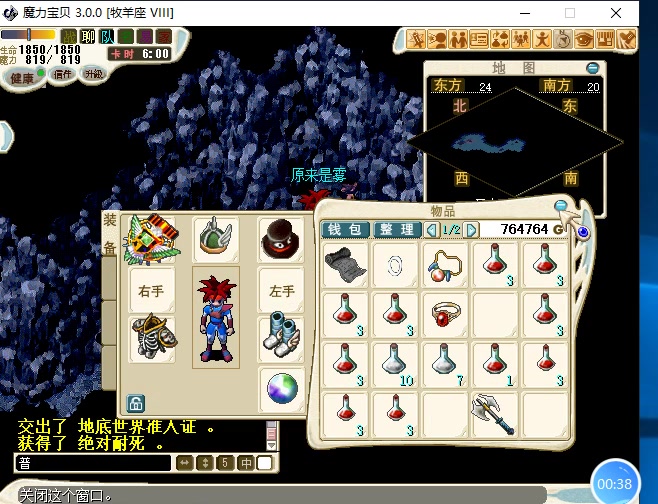Screen dimensions: 658x504
Task: Open the 信件 mail button
Action: (62, 74)
